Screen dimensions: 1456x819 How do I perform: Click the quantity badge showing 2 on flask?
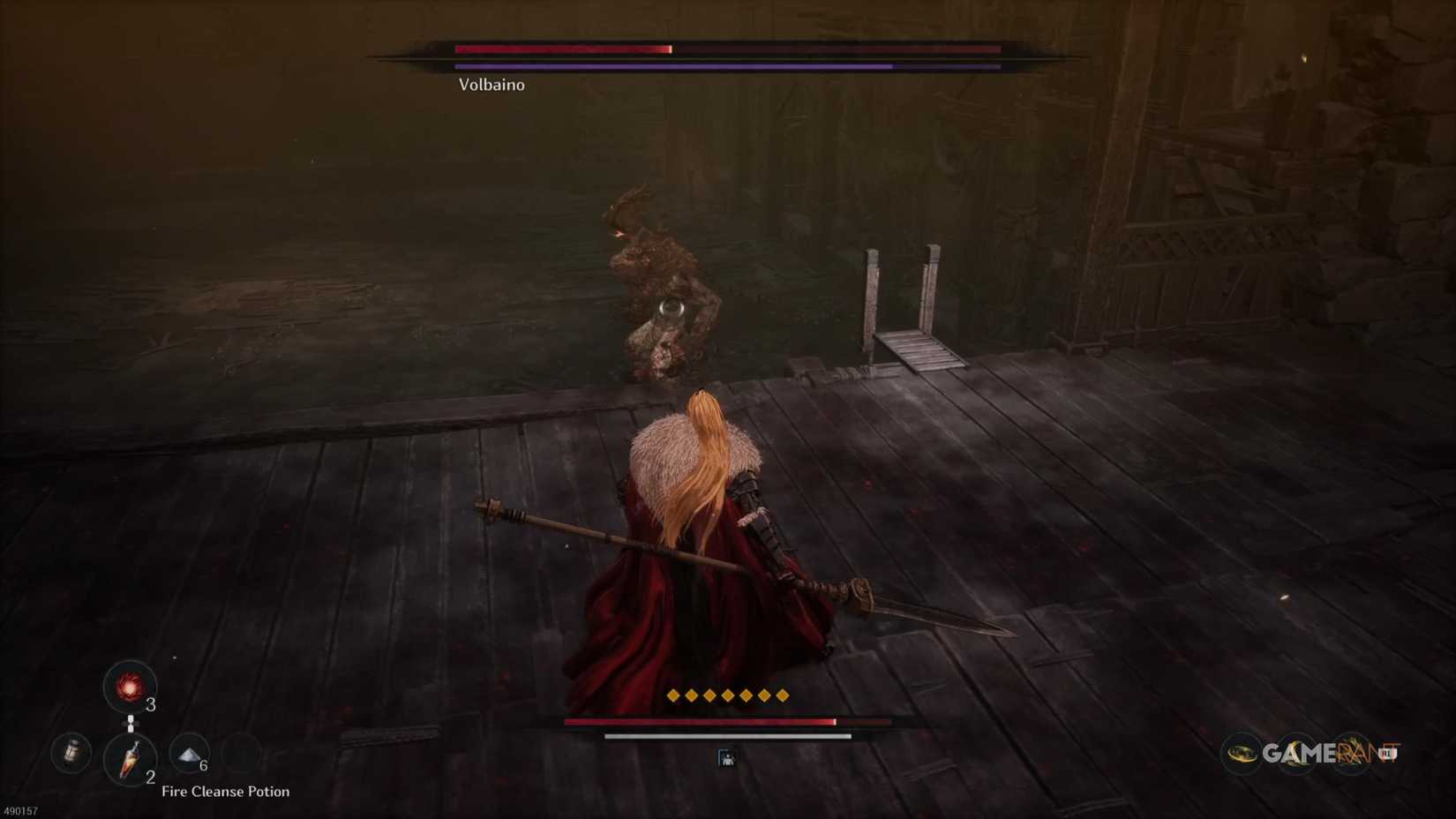[150, 776]
